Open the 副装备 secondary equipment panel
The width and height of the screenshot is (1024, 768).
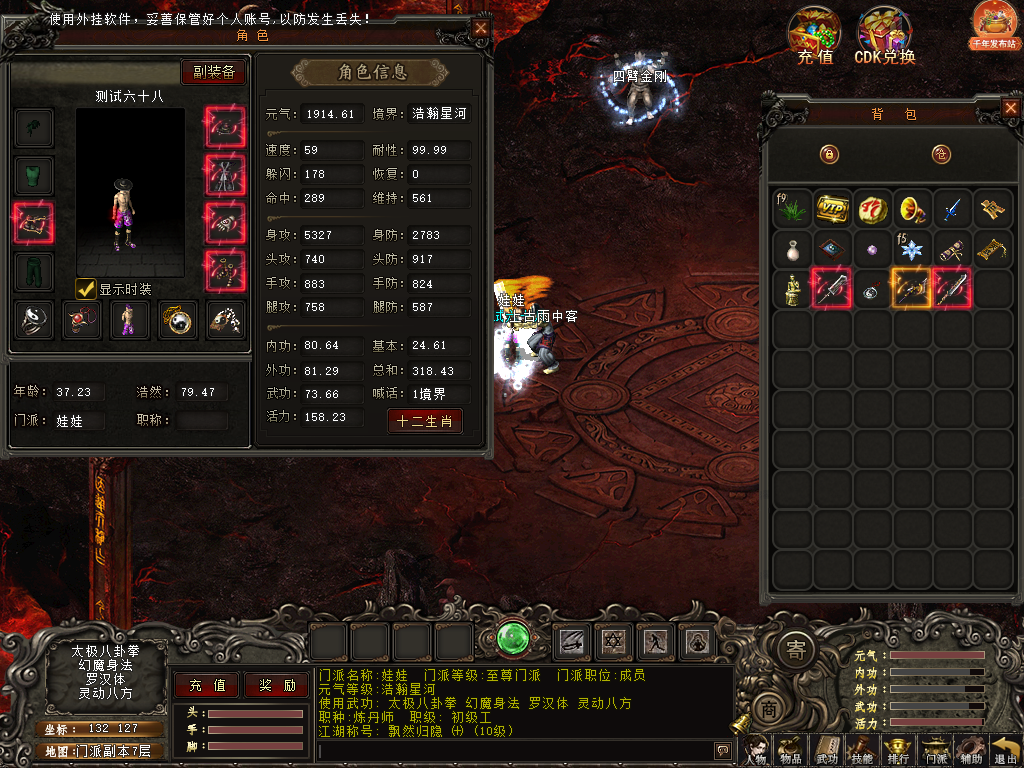(213, 72)
